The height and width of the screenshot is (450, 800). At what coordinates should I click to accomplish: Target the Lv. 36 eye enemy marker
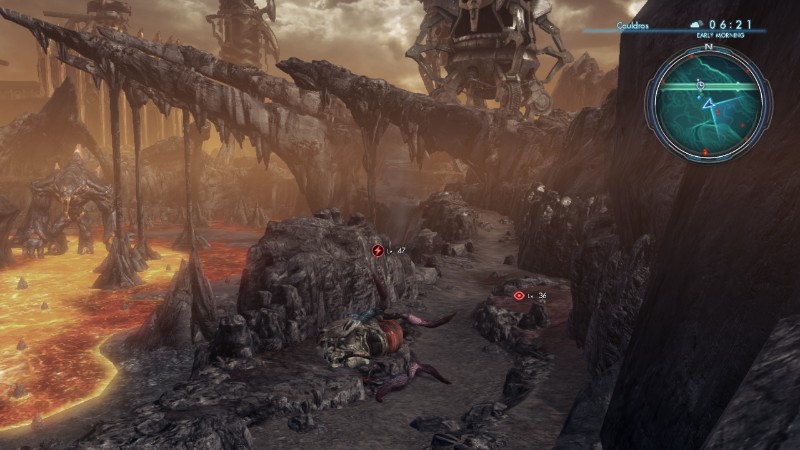pyautogui.click(x=518, y=295)
